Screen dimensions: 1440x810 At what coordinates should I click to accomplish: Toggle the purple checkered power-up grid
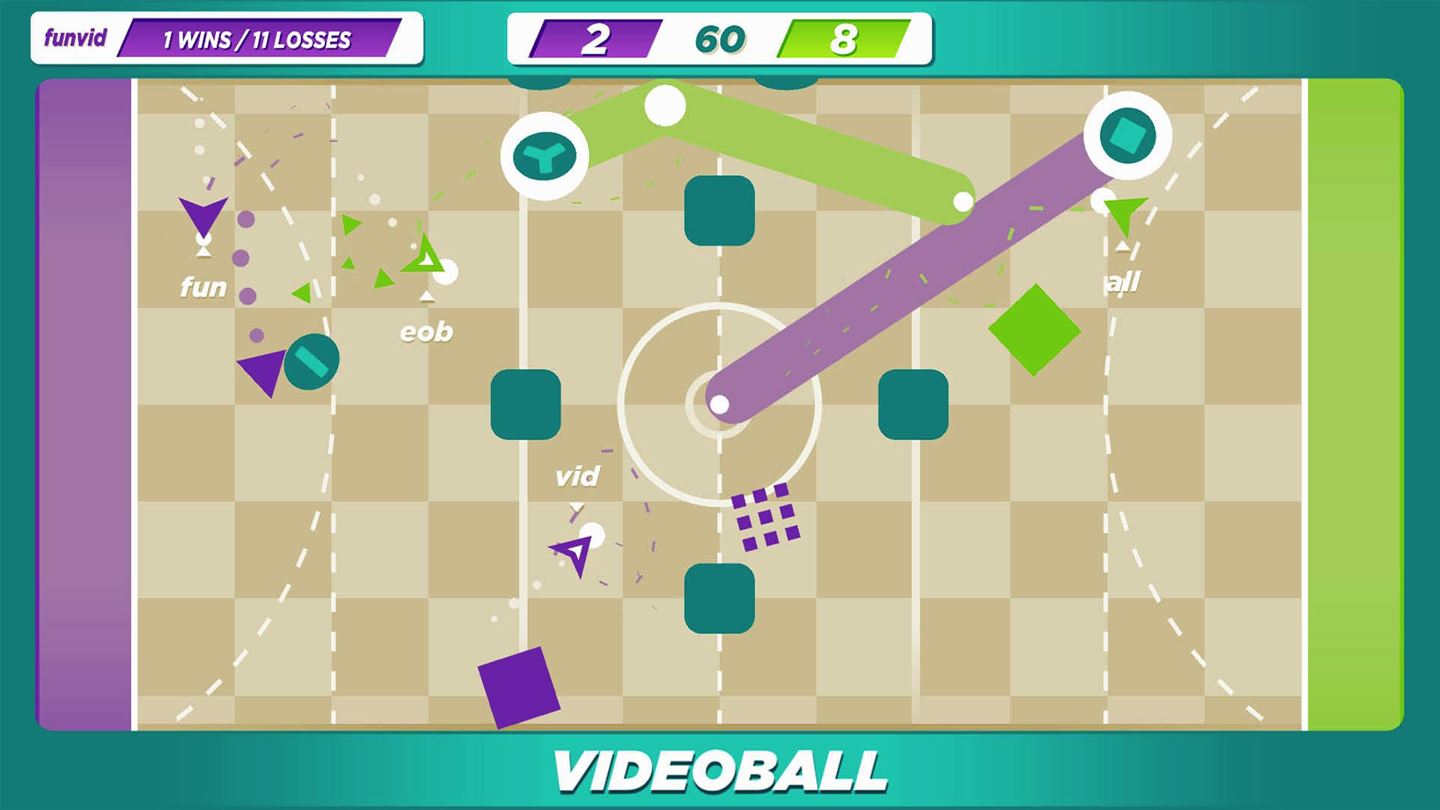click(765, 514)
